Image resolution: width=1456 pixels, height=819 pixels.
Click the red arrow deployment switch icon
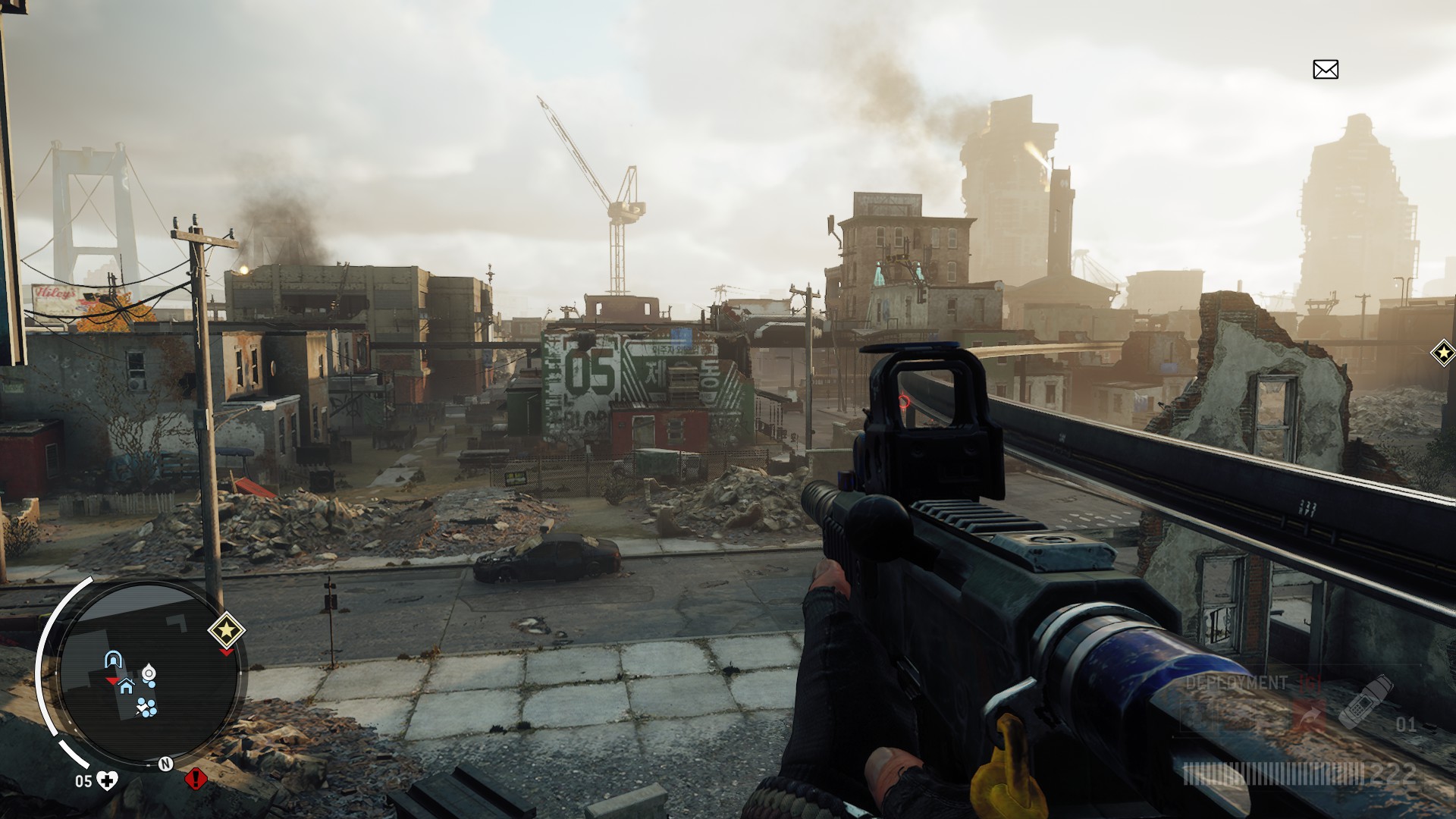(1308, 714)
